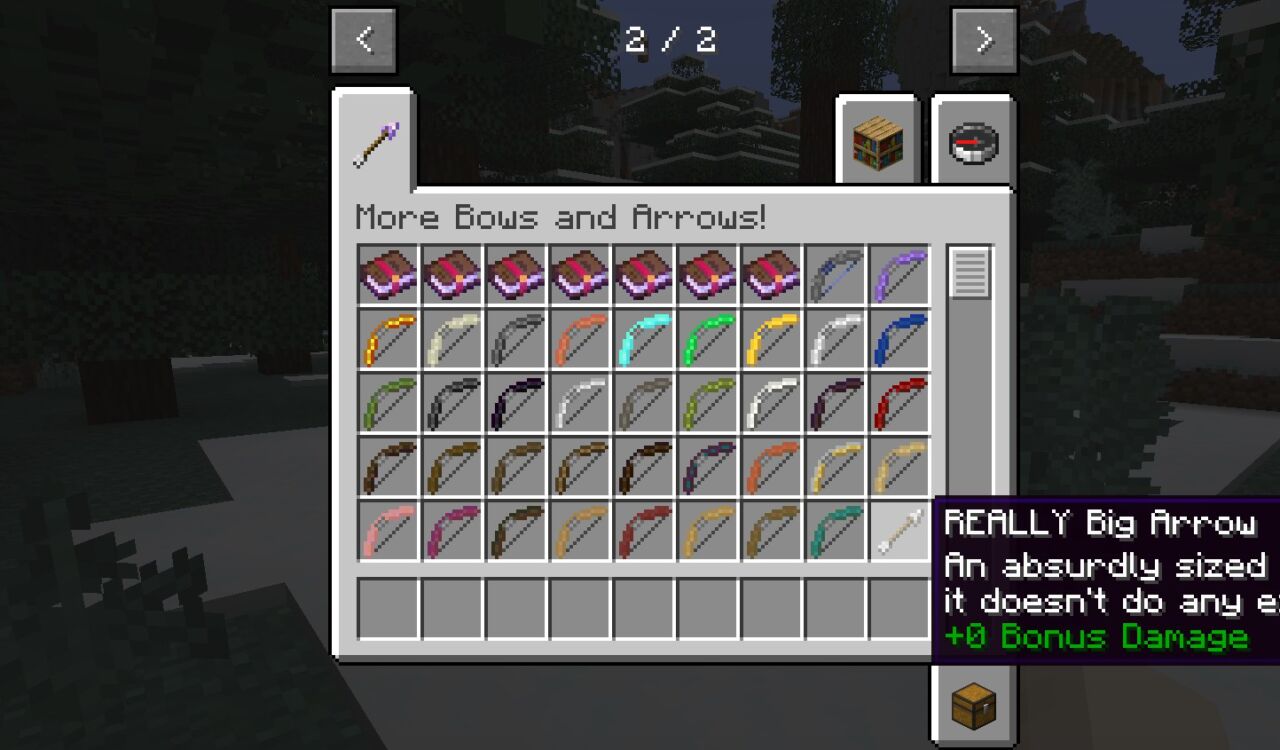Screen dimensions: 1280x750
Task: Select the orange bow
Action: (580, 337)
